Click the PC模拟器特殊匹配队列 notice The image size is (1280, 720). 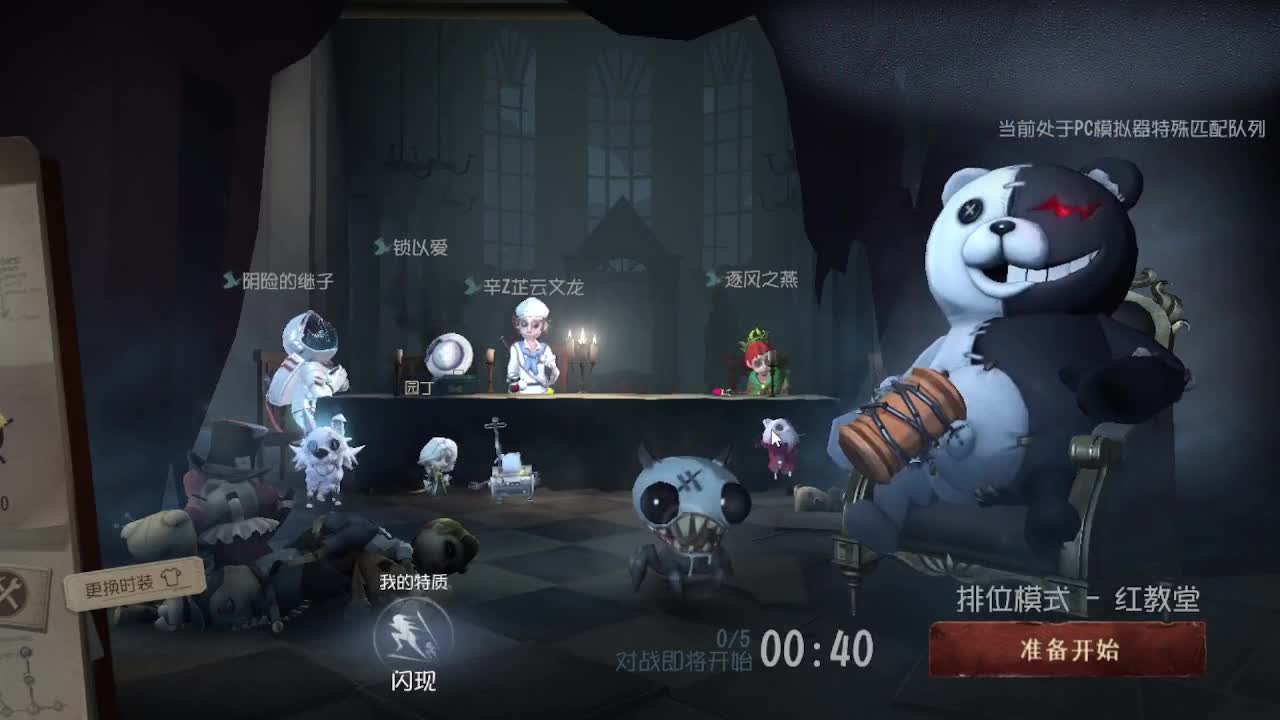coord(1128,128)
